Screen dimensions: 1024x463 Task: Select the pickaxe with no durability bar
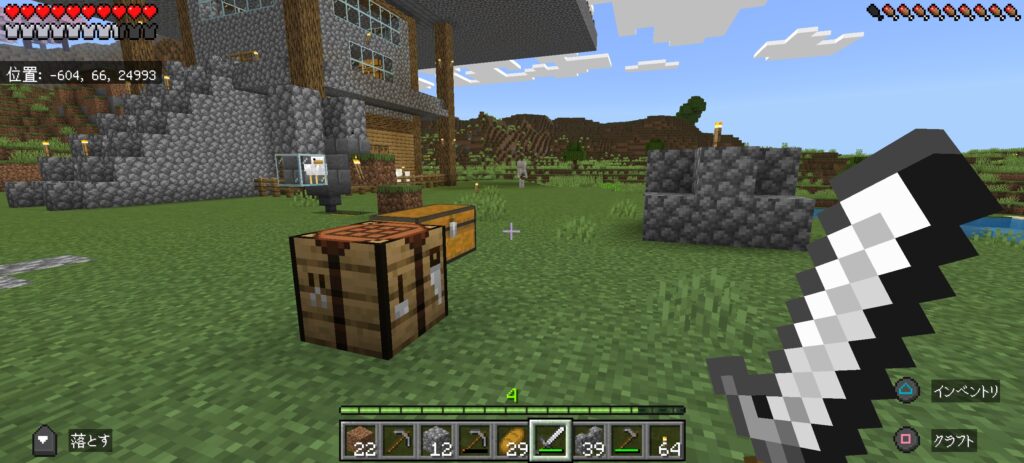(x=397, y=441)
